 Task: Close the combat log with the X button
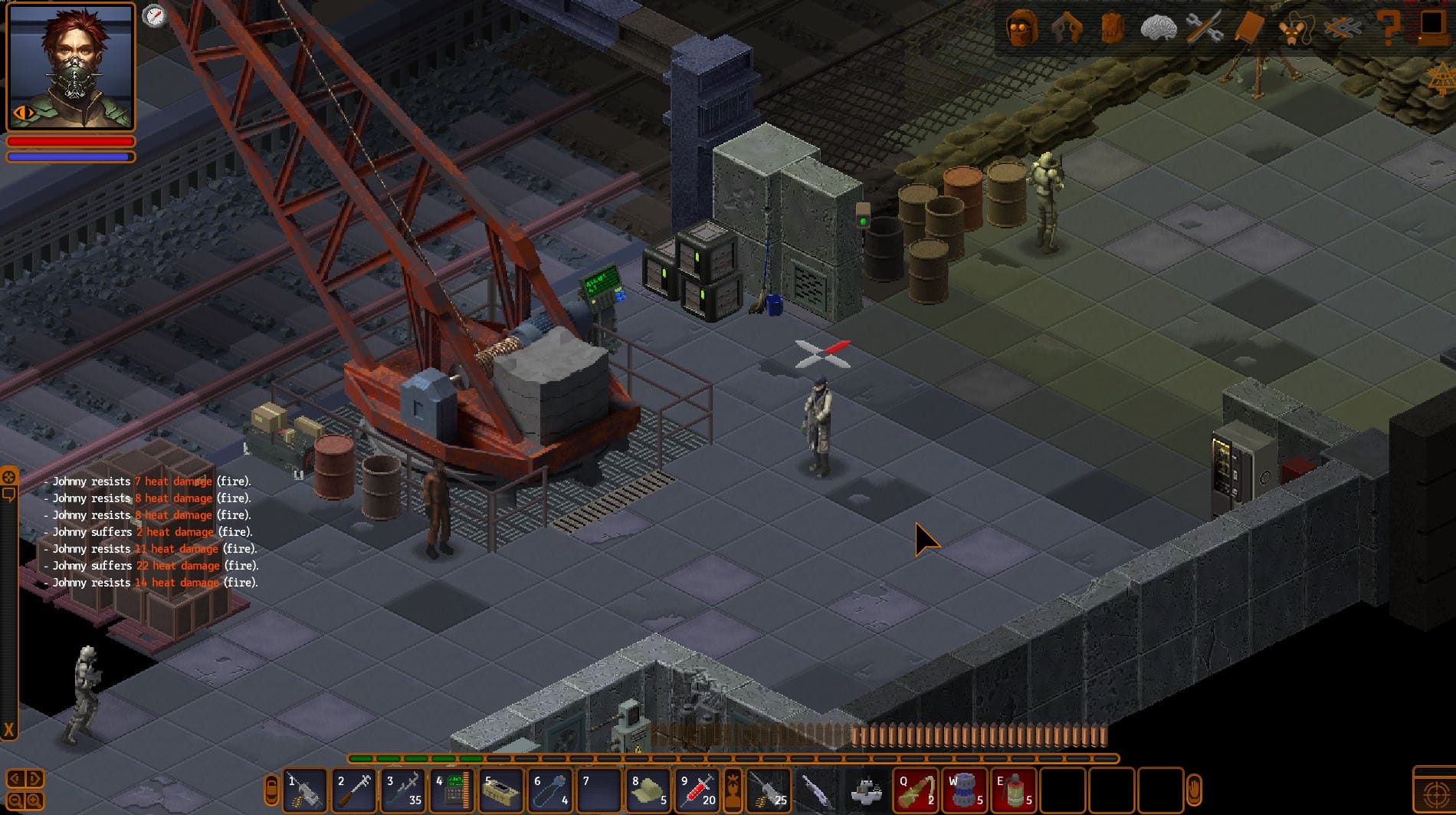point(9,729)
